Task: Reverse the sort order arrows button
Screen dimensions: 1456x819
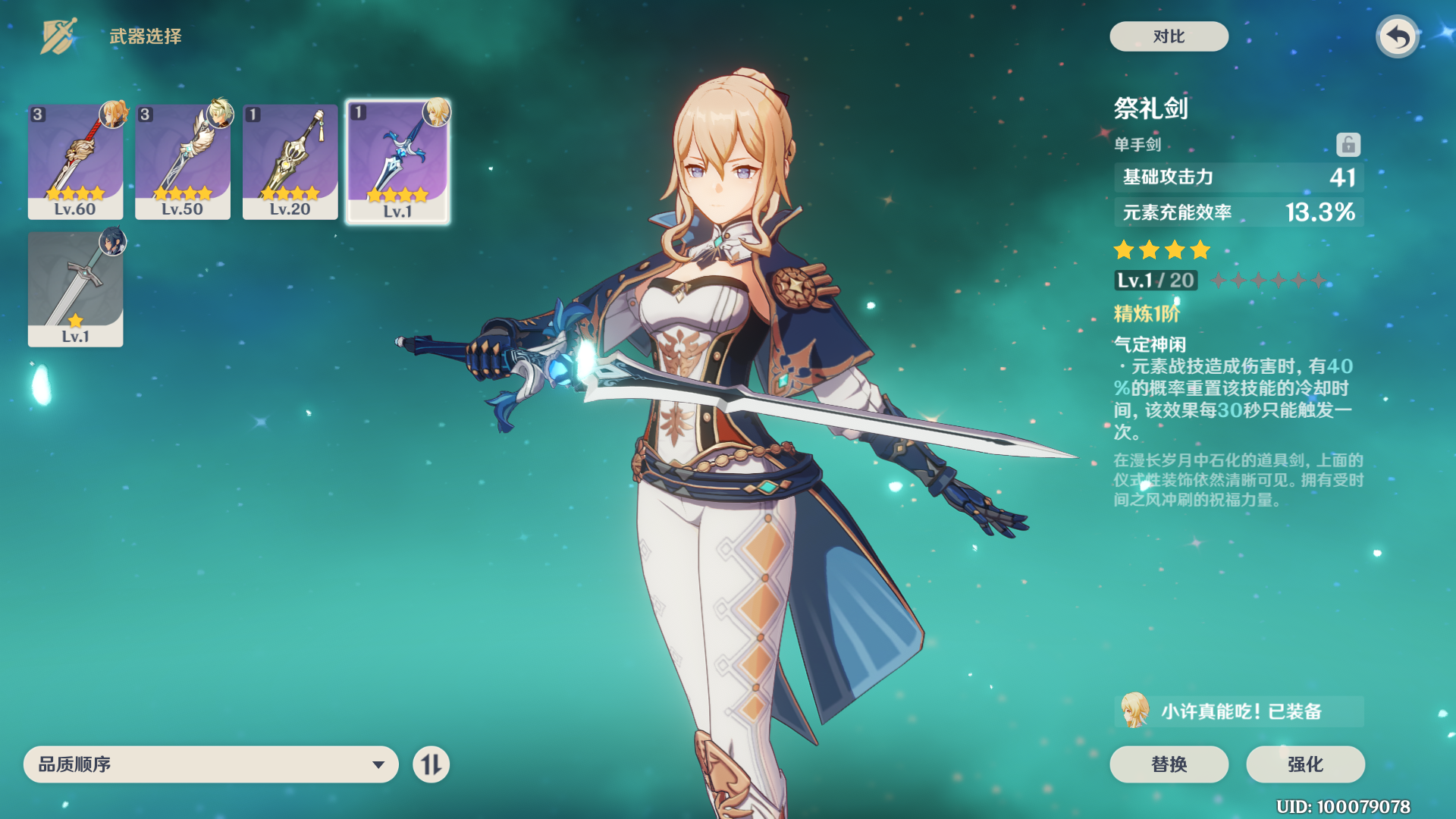Action: point(431,764)
